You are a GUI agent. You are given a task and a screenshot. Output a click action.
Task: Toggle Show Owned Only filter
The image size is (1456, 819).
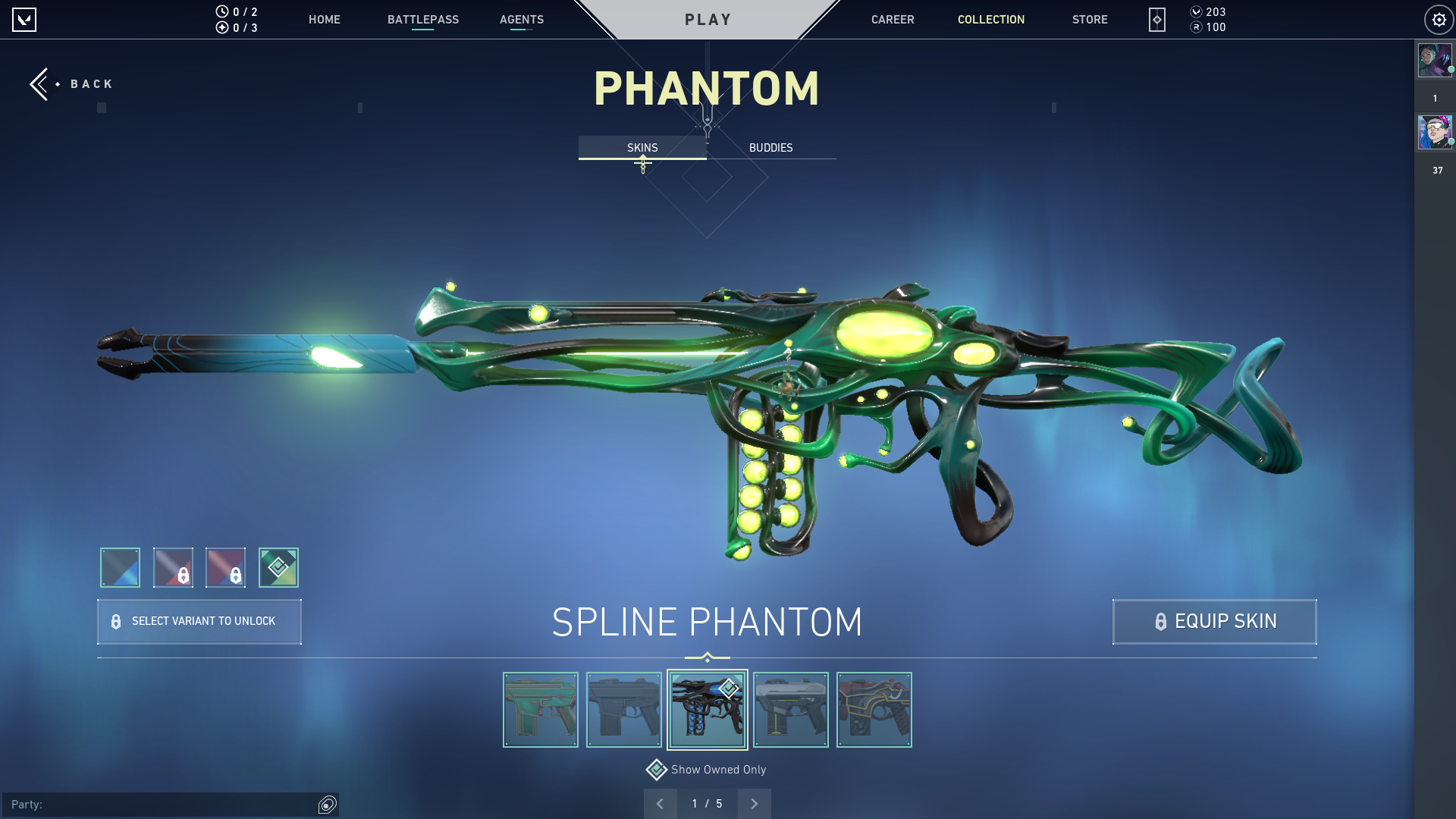click(x=706, y=770)
